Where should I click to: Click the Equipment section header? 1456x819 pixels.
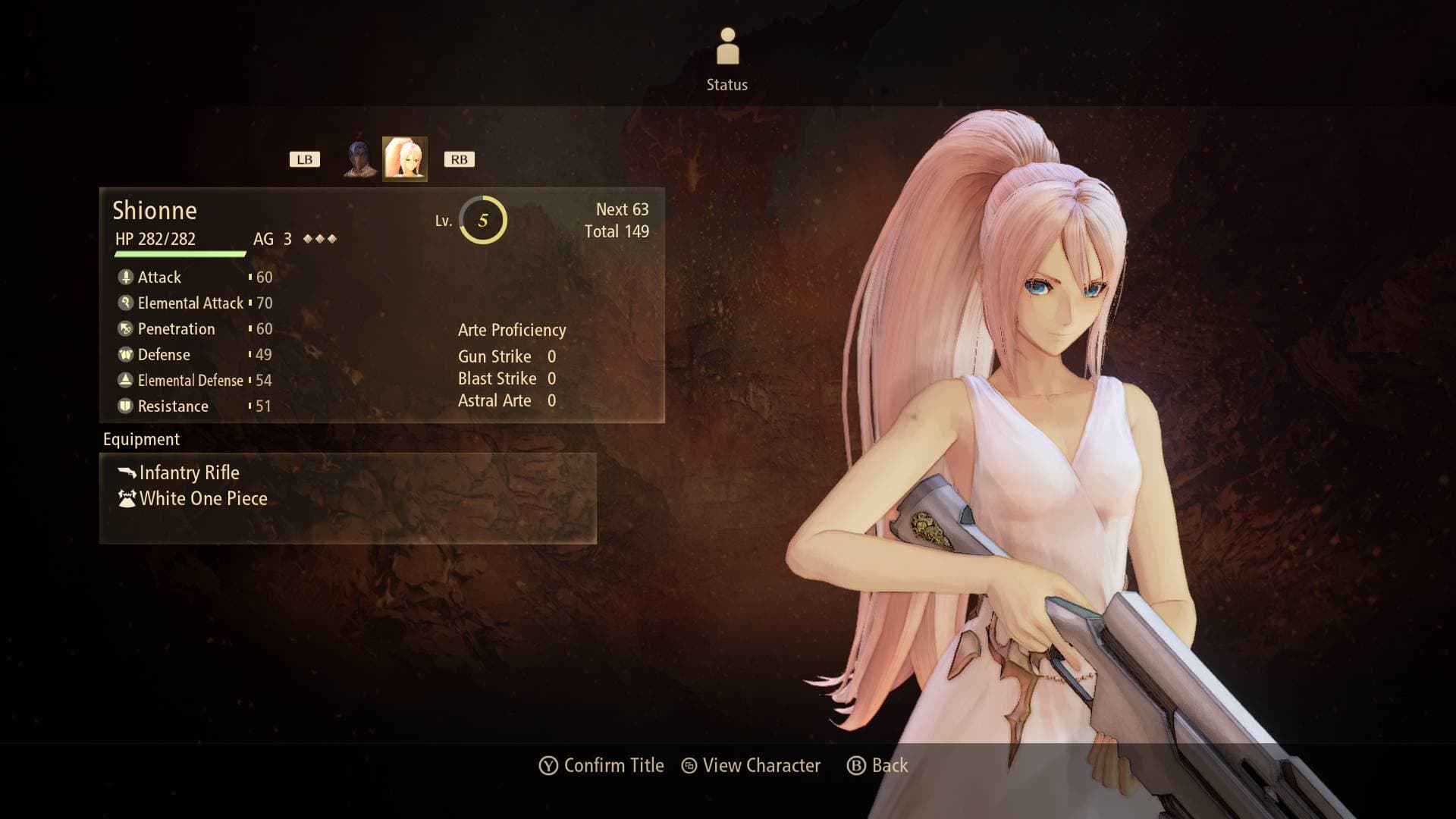coord(140,439)
